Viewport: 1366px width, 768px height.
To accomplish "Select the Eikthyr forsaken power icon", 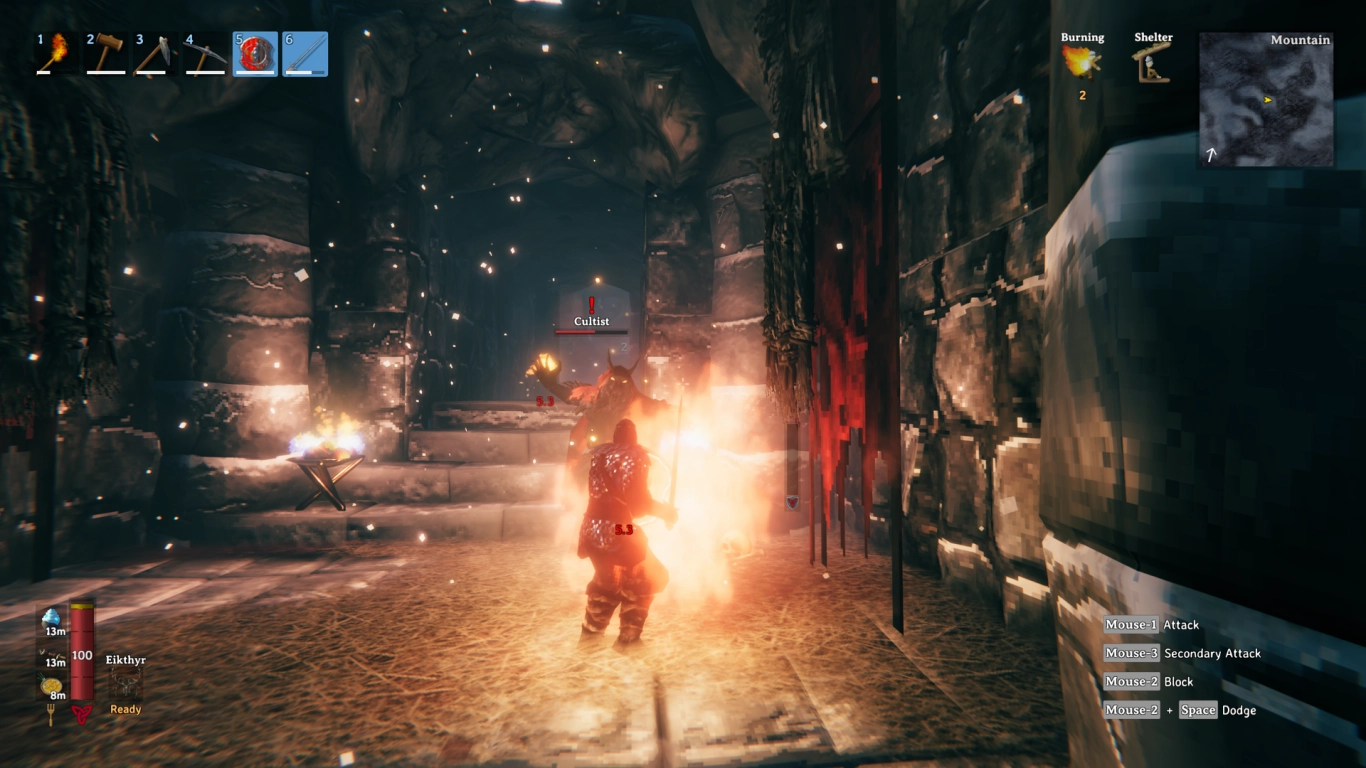I will pos(126,681).
